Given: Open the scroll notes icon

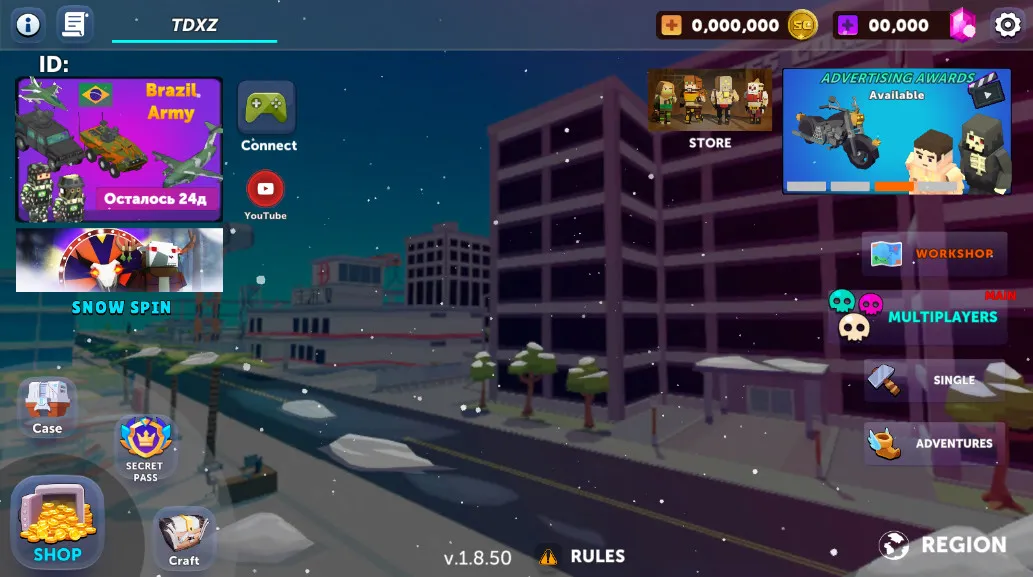Looking at the screenshot, I should click(75, 24).
